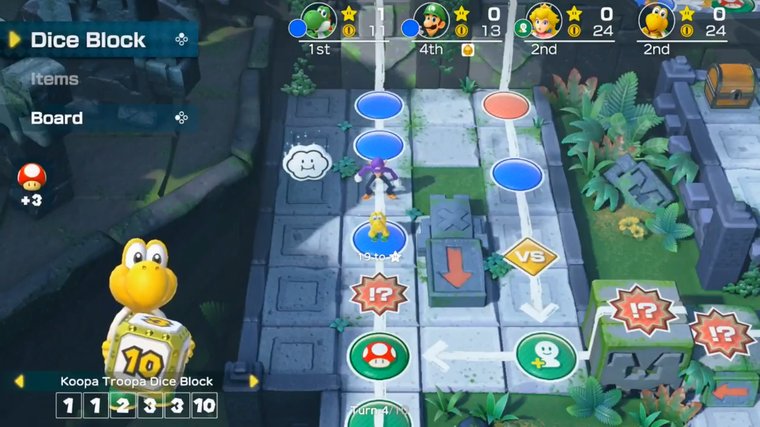The height and width of the screenshot is (427, 760).
Task: Select the Dice Block menu option
Action: pyautogui.click(x=88, y=40)
